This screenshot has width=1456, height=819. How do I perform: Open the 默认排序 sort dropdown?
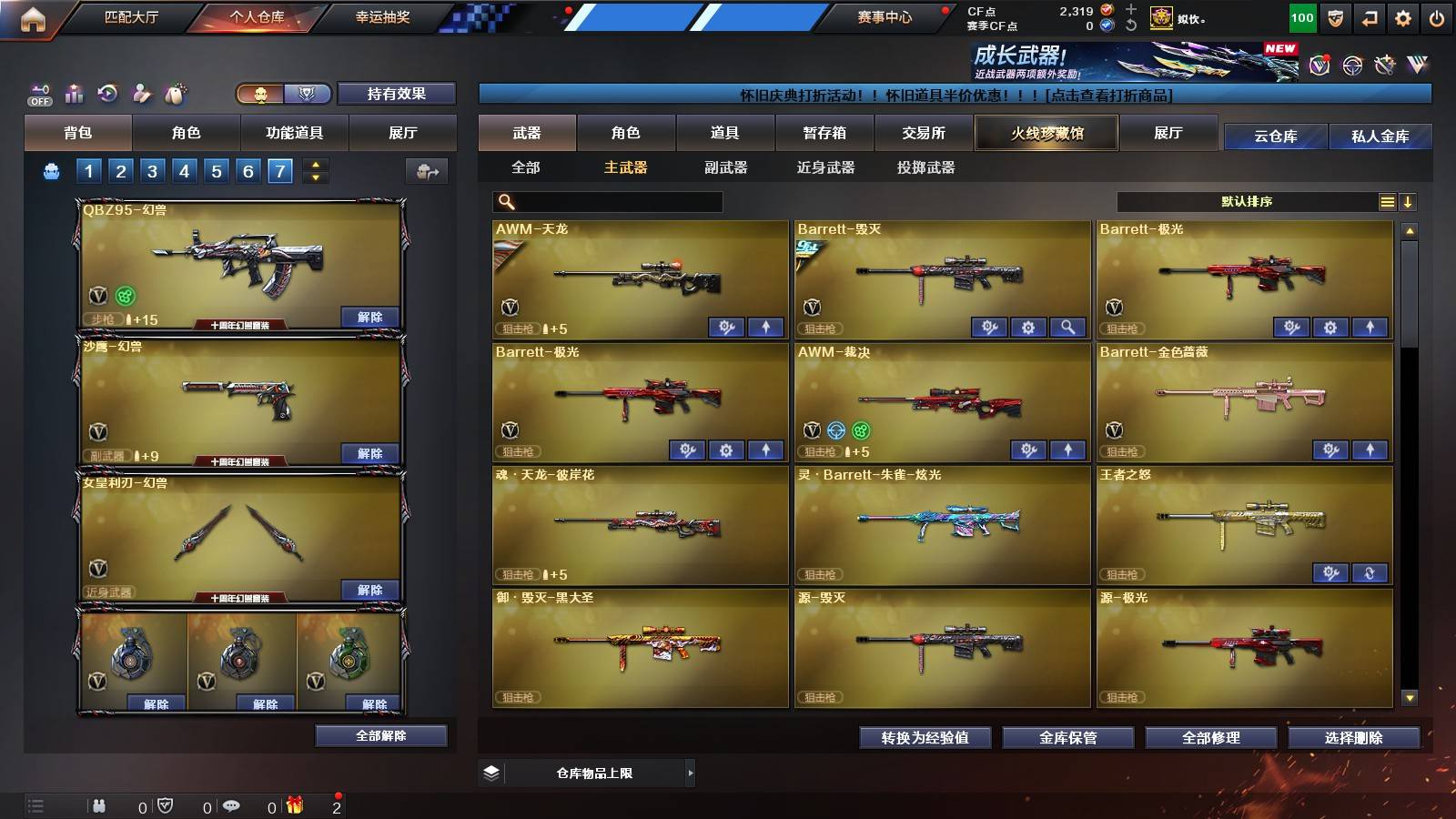[x=1247, y=201]
